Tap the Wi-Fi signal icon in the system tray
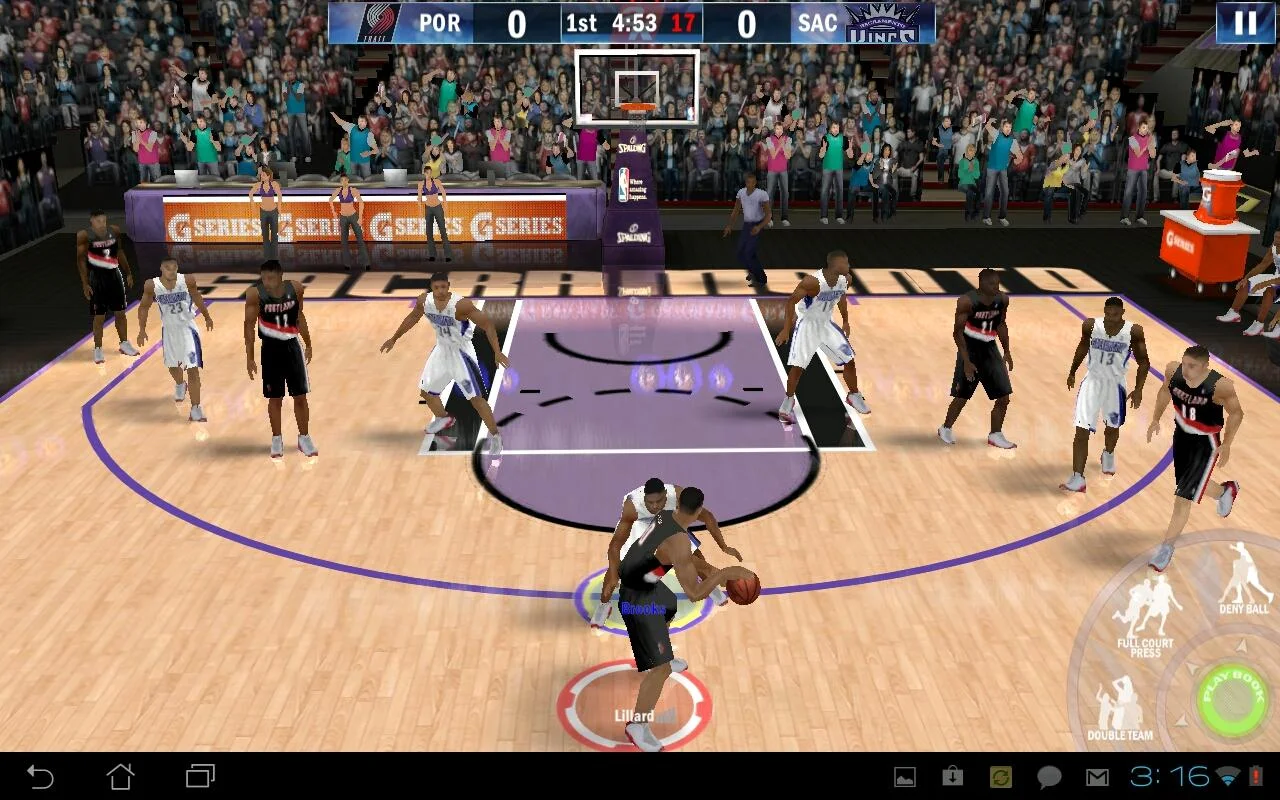 [x=1226, y=776]
